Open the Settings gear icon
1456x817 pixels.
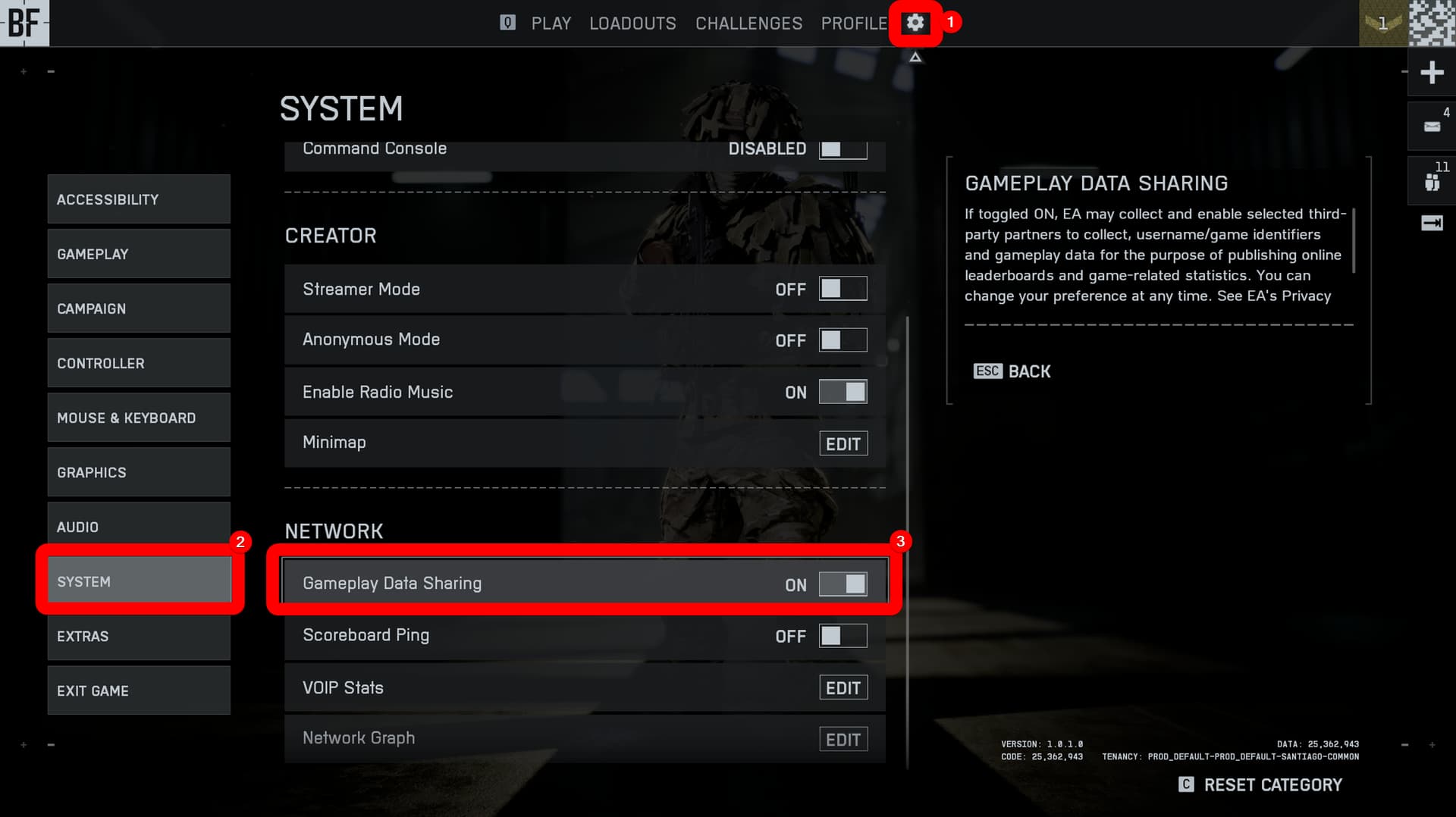tap(915, 23)
